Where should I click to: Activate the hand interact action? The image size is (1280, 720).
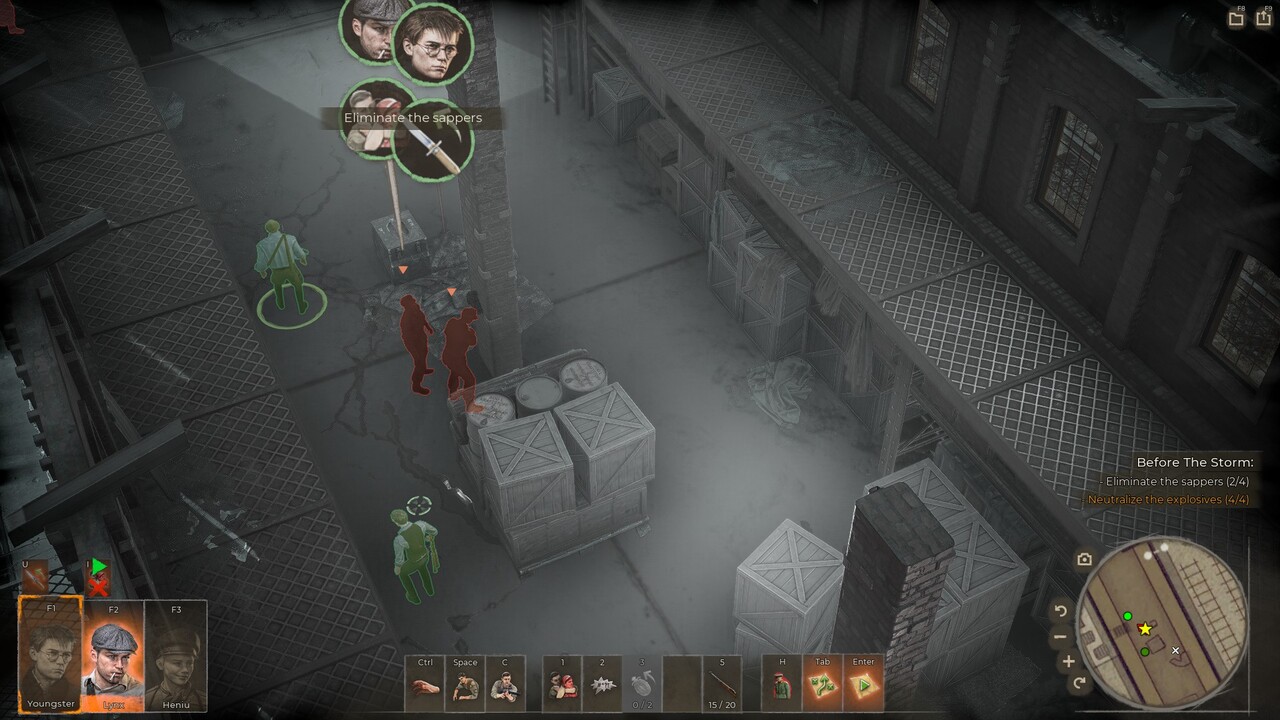pos(425,686)
